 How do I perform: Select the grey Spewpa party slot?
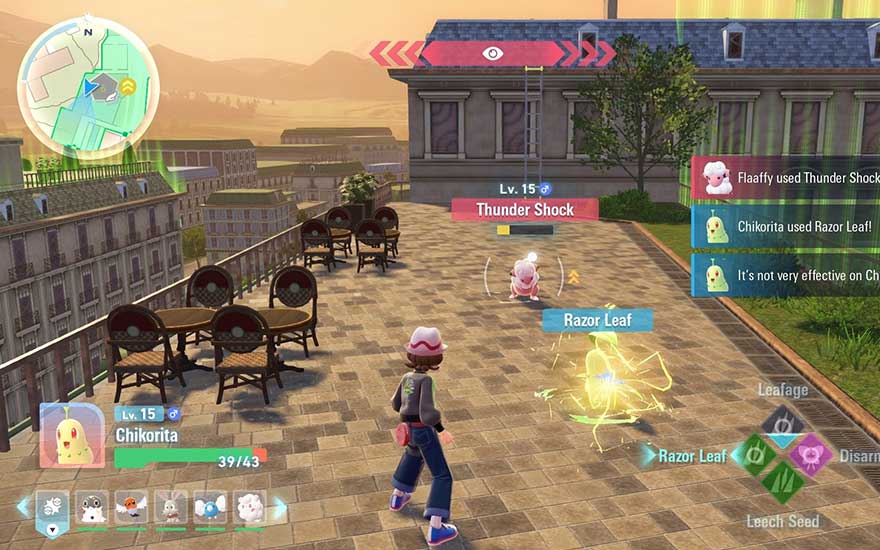coord(92,508)
